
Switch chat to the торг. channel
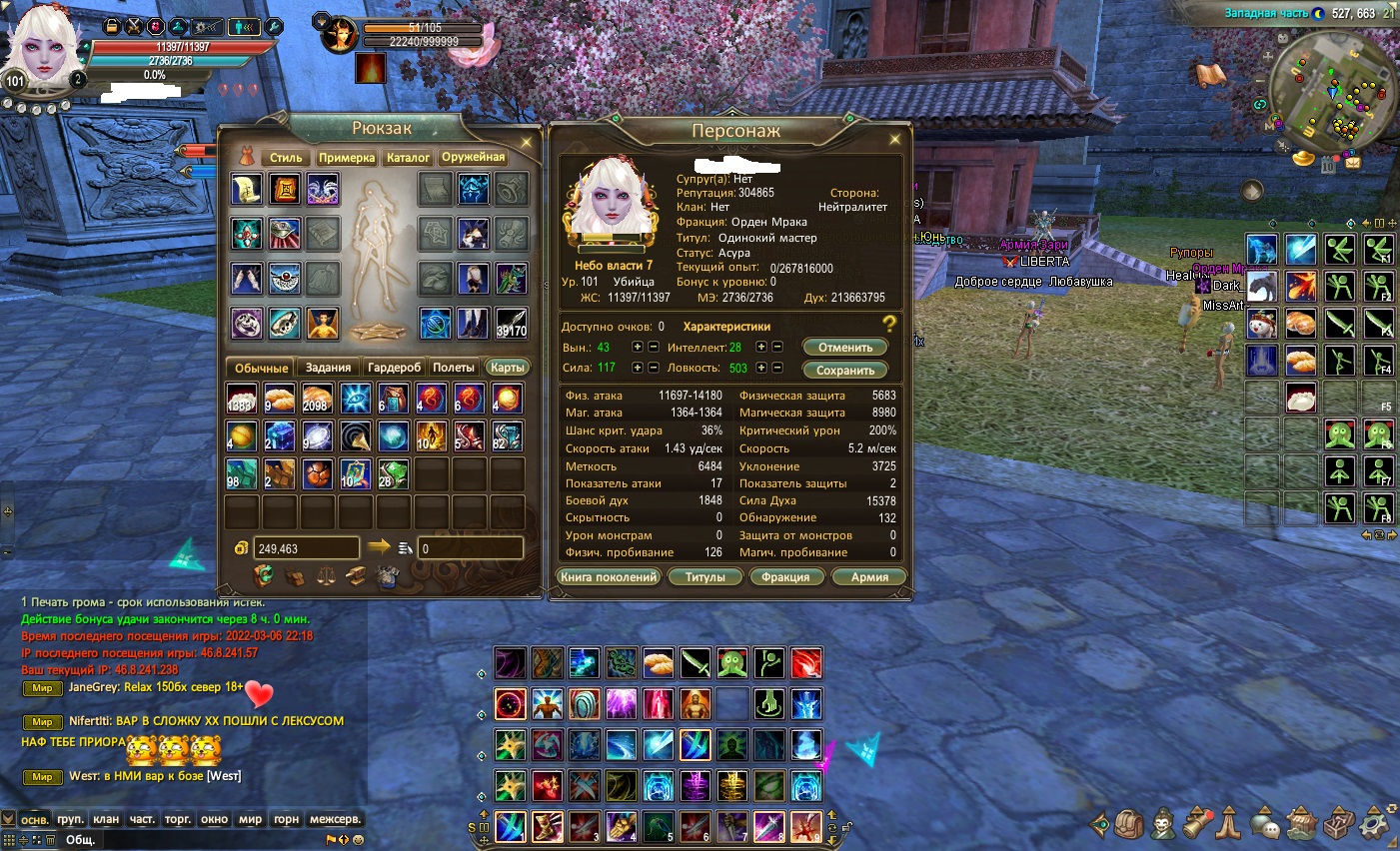click(178, 819)
